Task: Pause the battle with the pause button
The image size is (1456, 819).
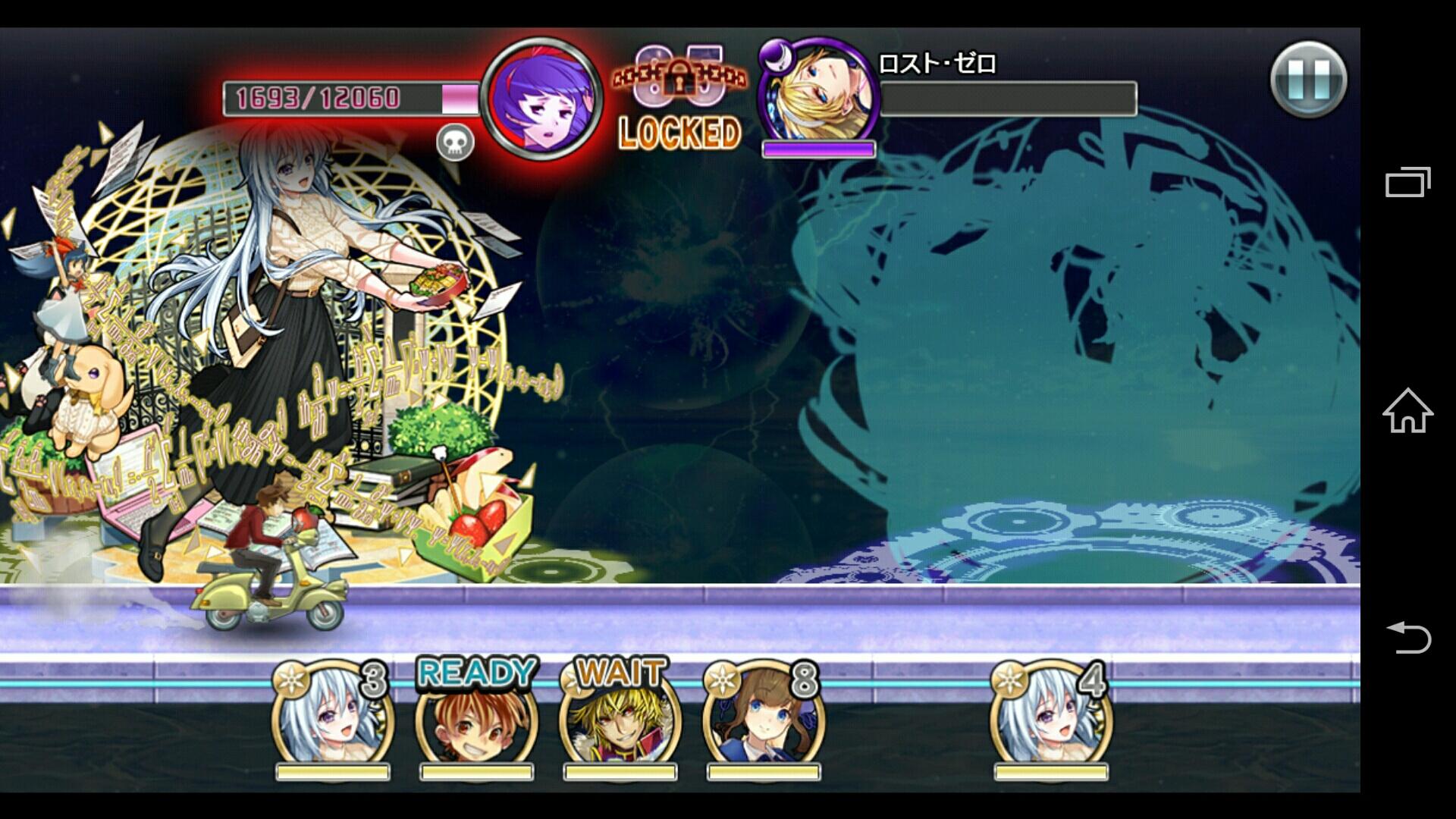Action: 1308,80
